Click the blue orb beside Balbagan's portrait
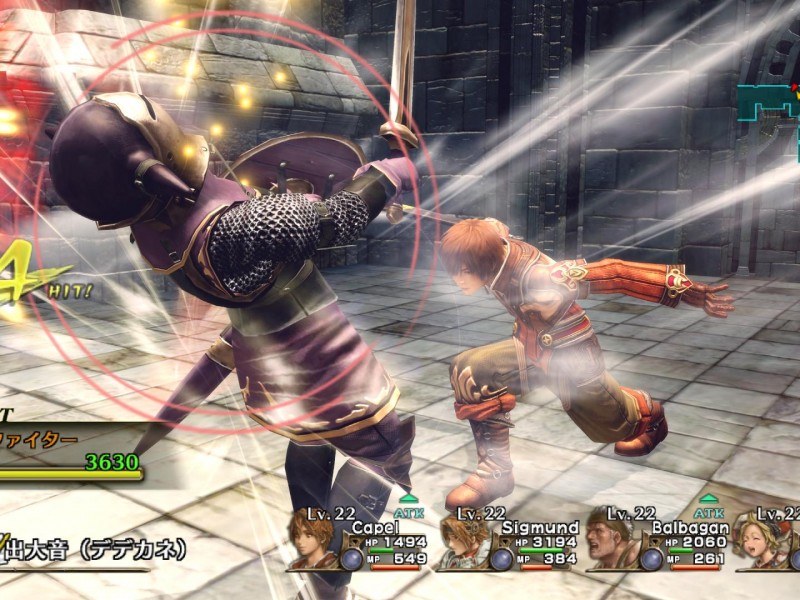 point(651,557)
